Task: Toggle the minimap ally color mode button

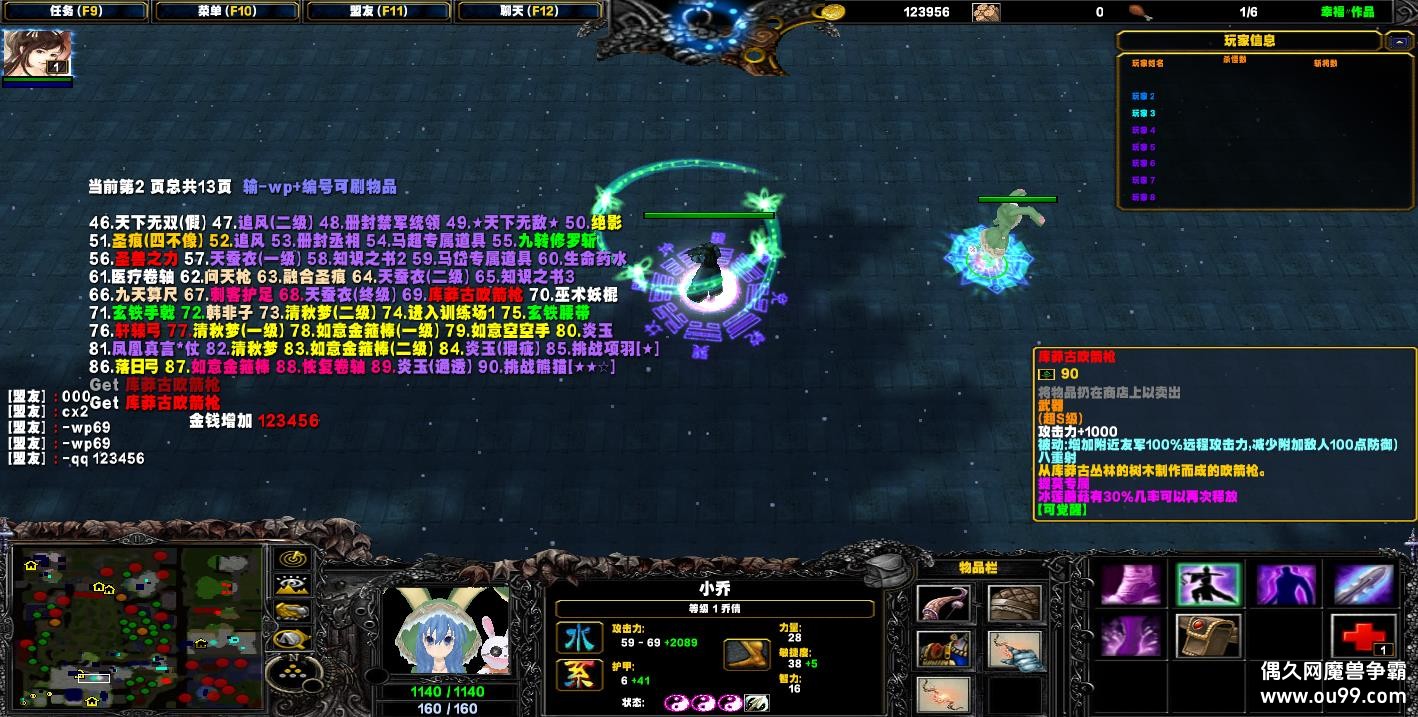Action: click(291, 611)
